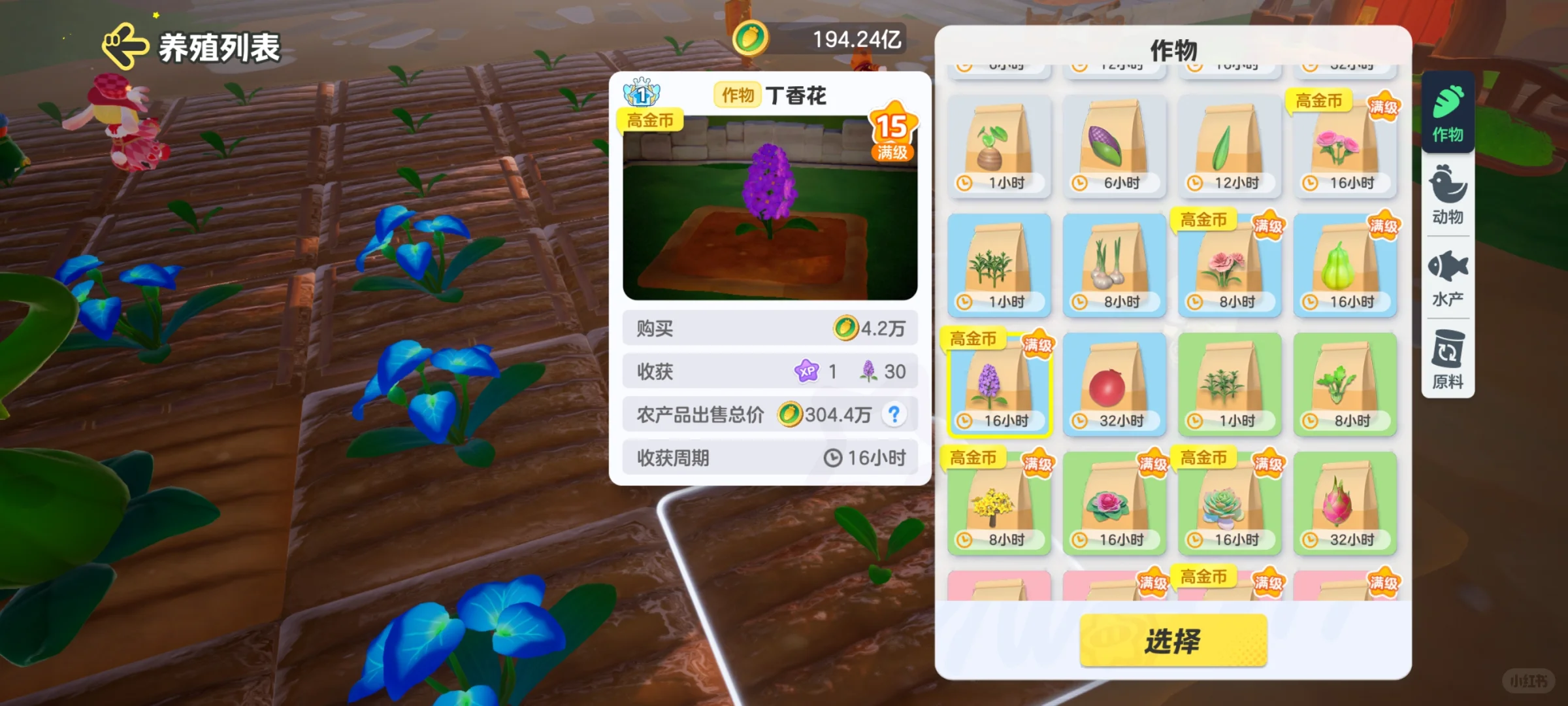Screen dimensions: 1568x706
Task: Open the question mark help icon
Action: [895, 414]
